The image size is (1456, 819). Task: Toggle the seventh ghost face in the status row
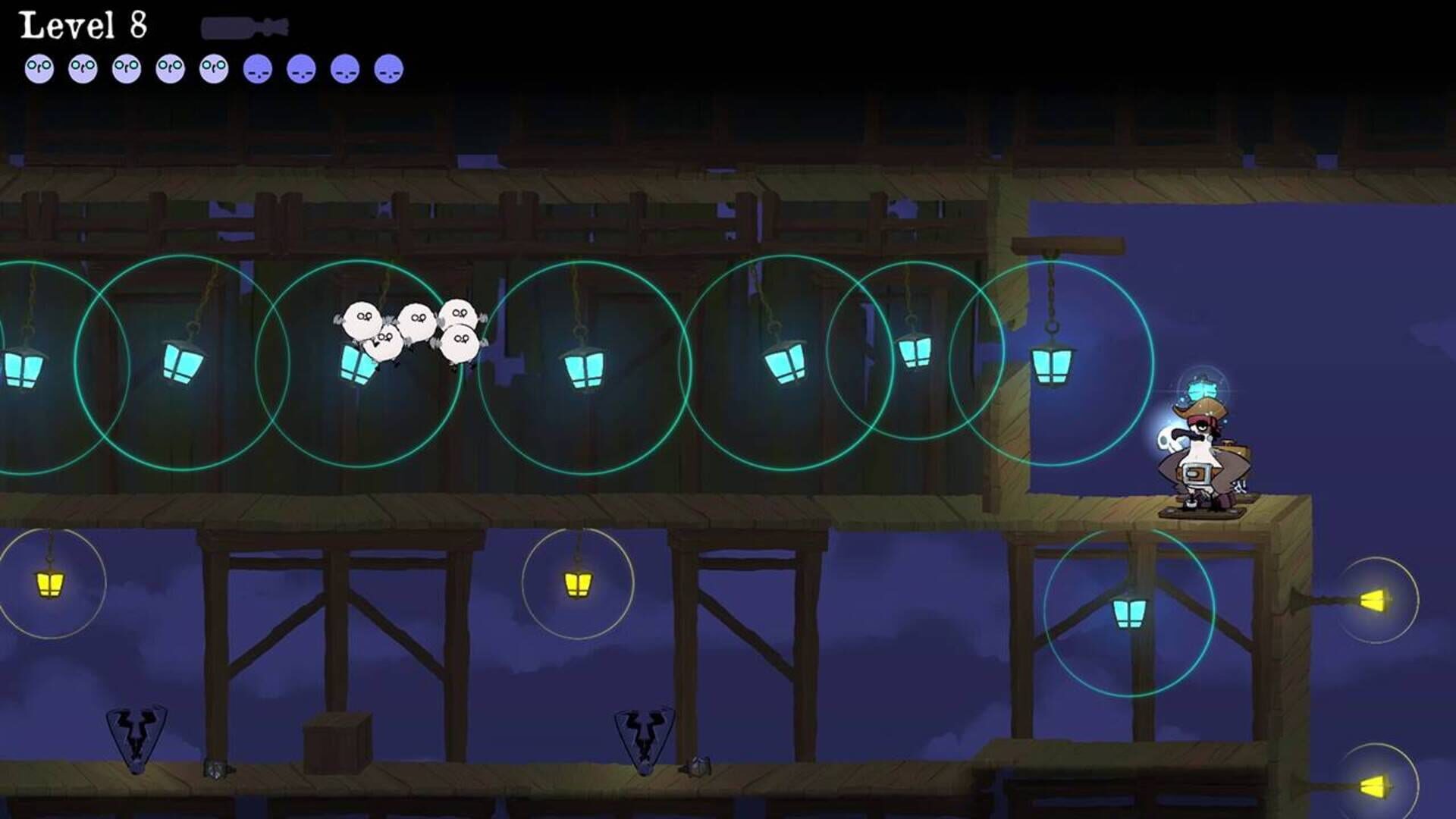[300, 68]
